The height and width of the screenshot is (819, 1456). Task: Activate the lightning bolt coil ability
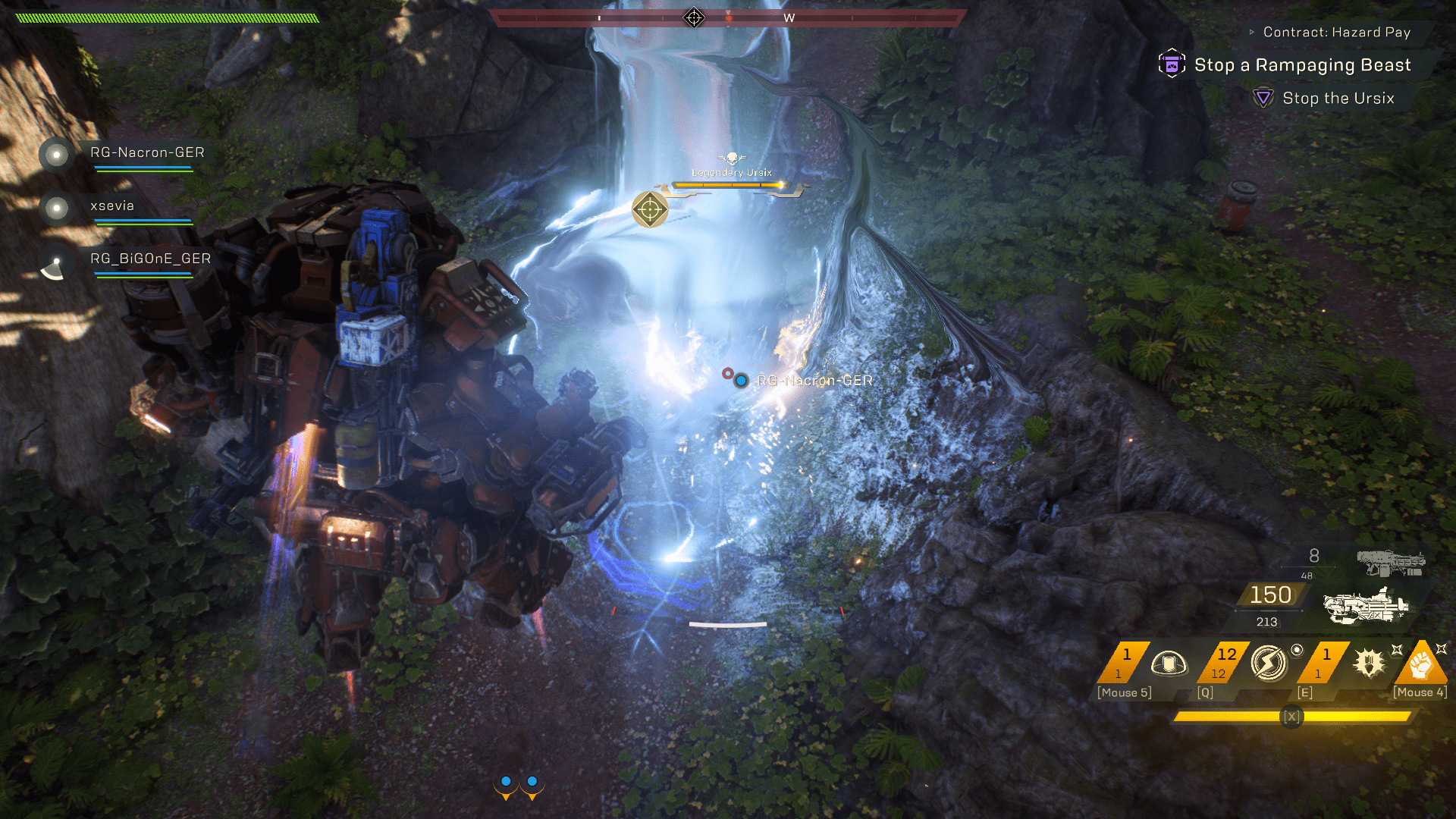(x=1268, y=664)
